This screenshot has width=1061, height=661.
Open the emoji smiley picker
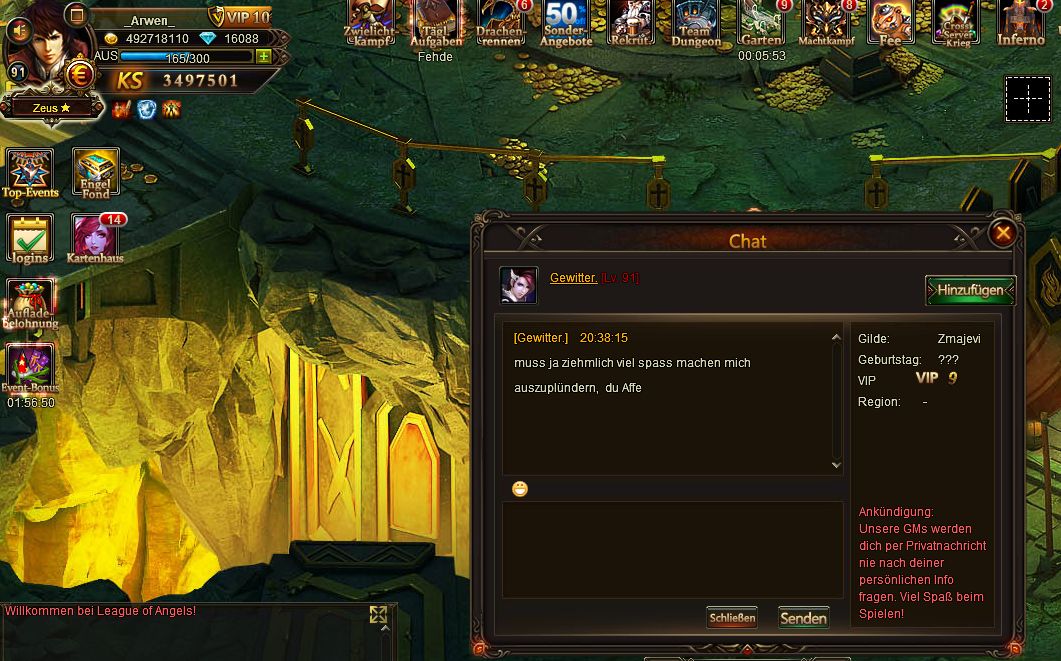520,489
